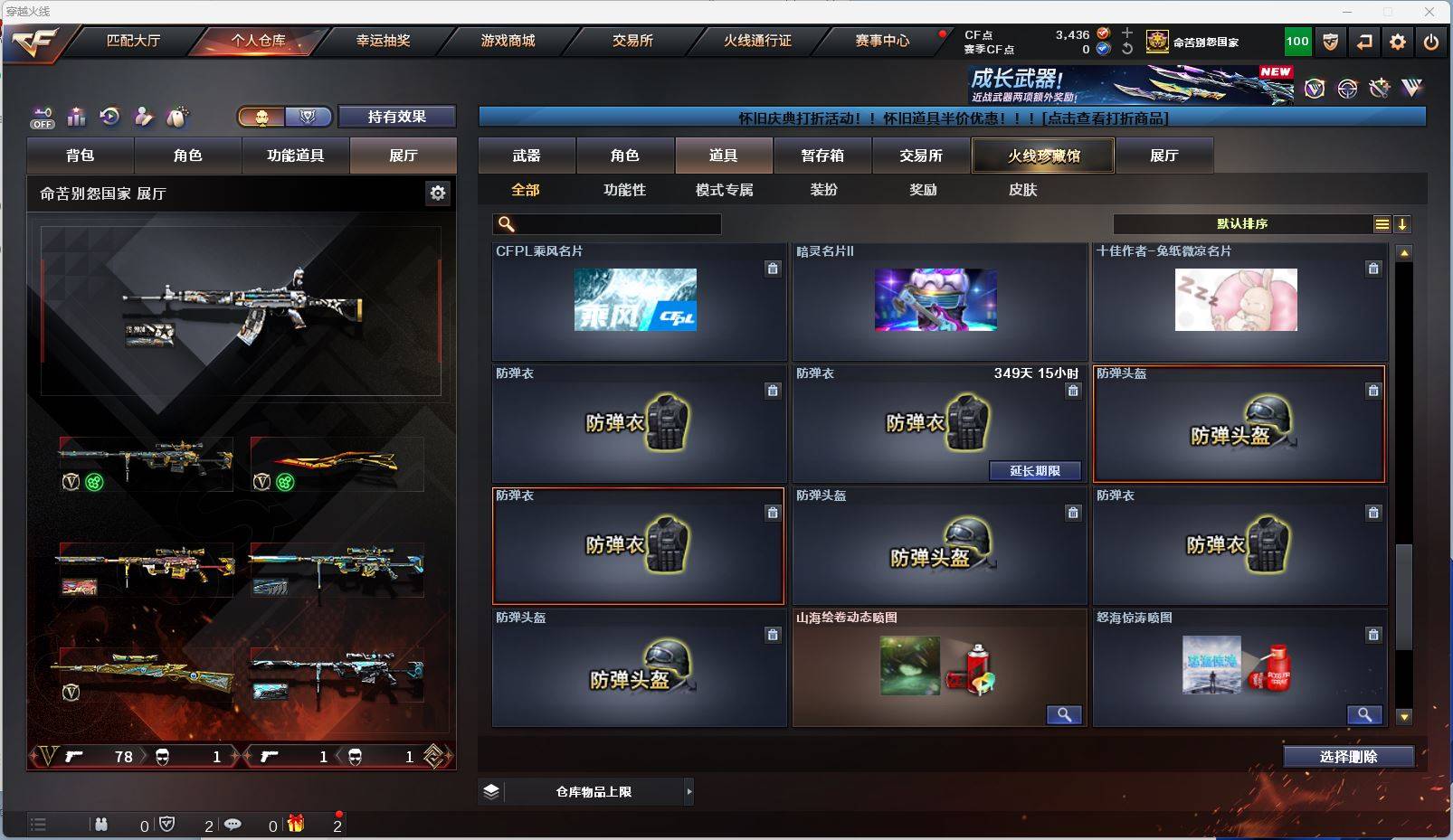Open showroom settings gear icon

coord(438,193)
